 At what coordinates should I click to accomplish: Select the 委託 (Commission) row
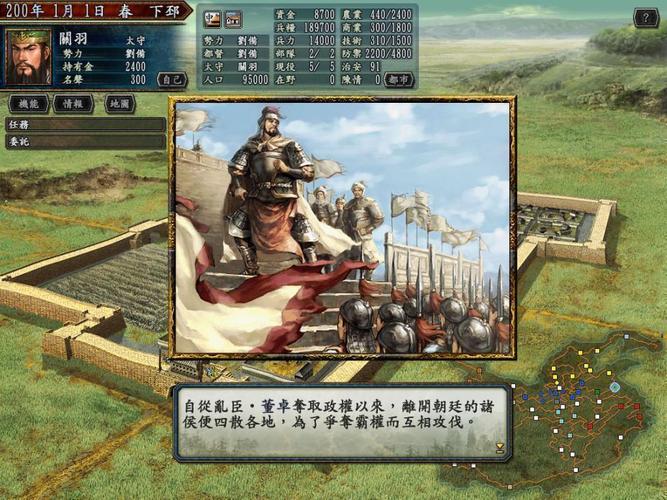pyautogui.click(x=84, y=142)
